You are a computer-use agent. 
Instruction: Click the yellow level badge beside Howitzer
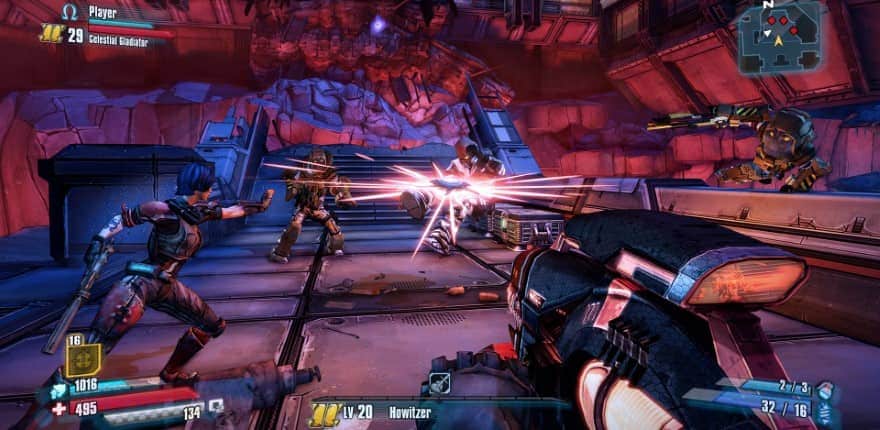(x=323, y=411)
